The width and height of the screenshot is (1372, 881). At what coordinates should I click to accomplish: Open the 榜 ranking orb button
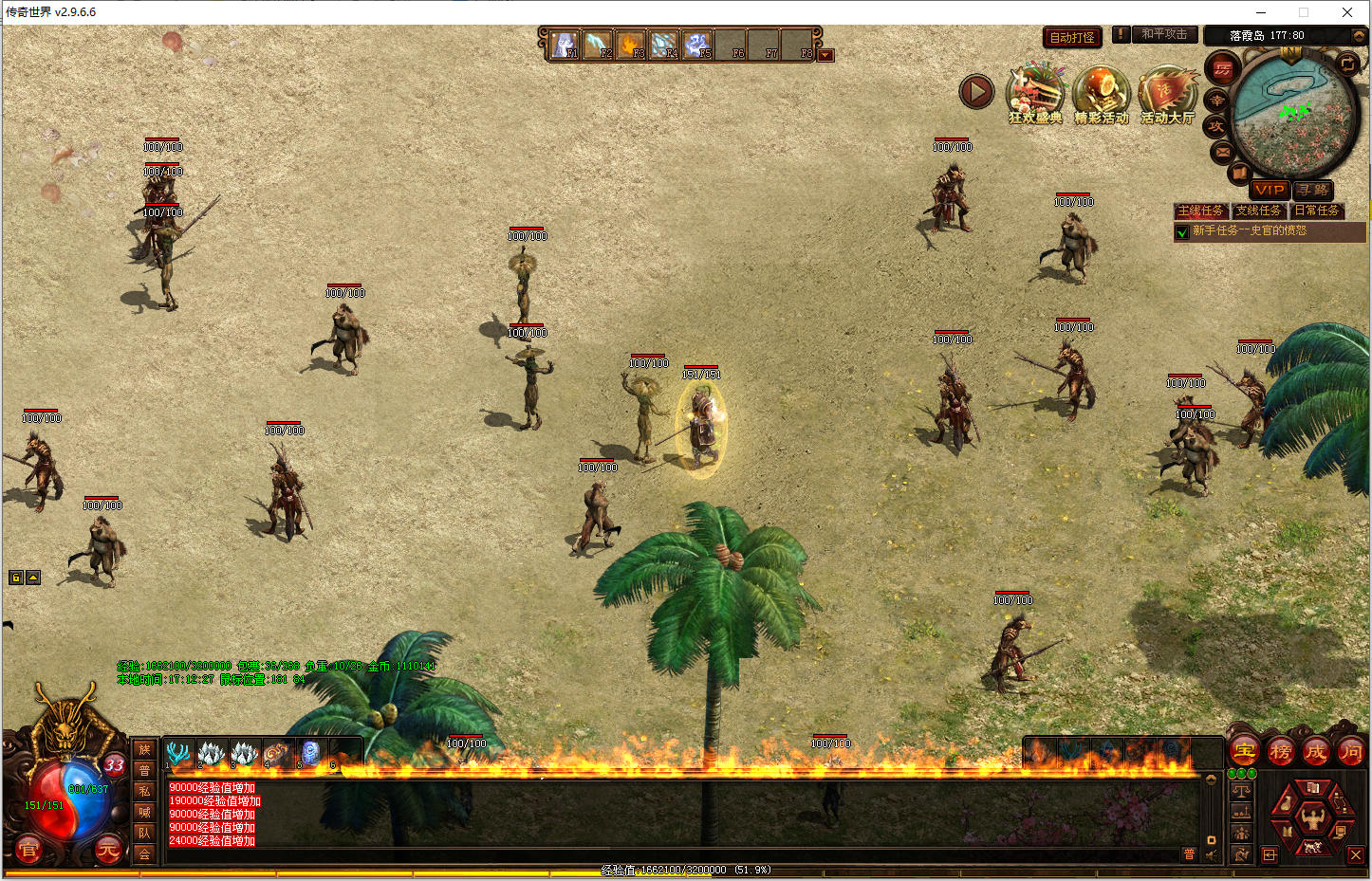coord(1280,752)
